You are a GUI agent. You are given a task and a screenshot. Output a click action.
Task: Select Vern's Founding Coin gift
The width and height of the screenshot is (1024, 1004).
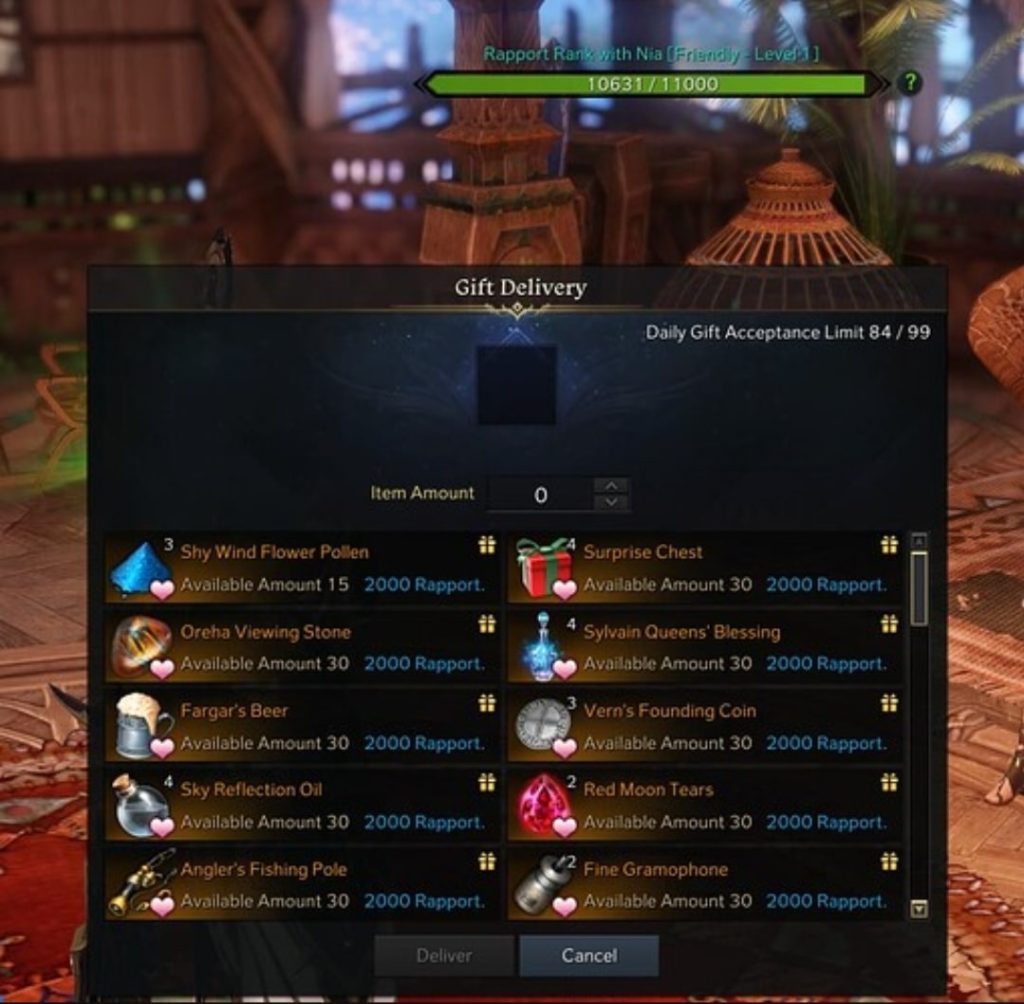click(x=705, y=726)
